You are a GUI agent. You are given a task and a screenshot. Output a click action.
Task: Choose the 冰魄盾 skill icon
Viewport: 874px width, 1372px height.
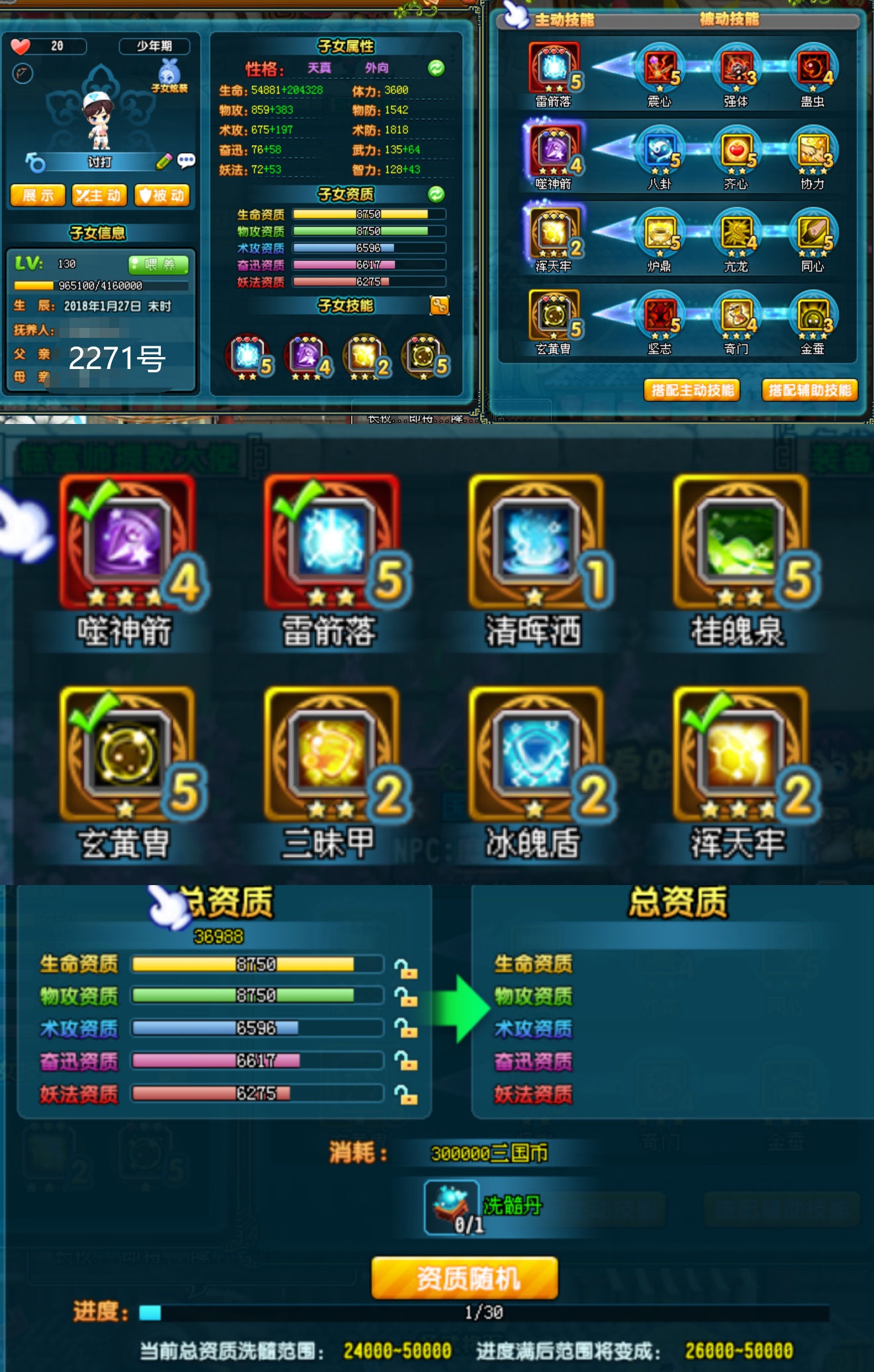coord(535,755)
